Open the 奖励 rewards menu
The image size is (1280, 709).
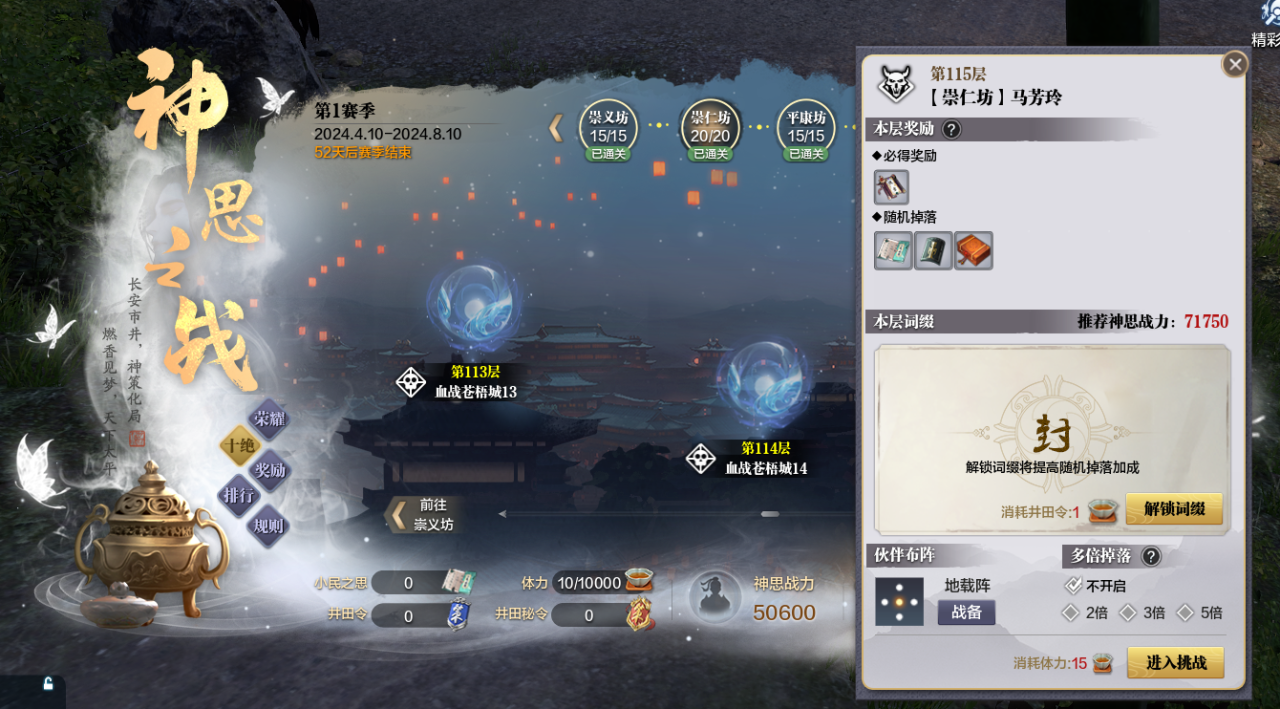point(268,470)
